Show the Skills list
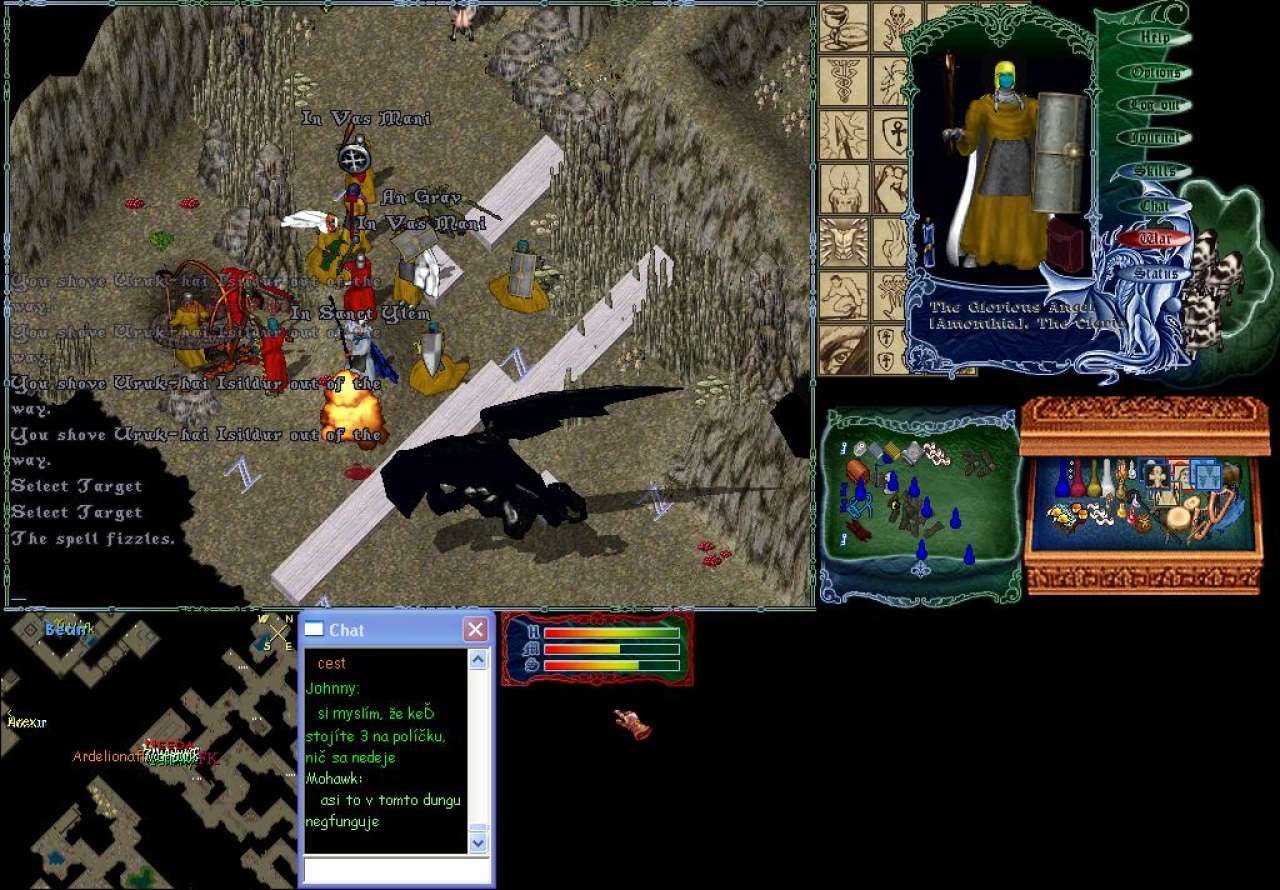Screen dimensions: 1280x890 pyautogui.click(x=1155, y=172)
